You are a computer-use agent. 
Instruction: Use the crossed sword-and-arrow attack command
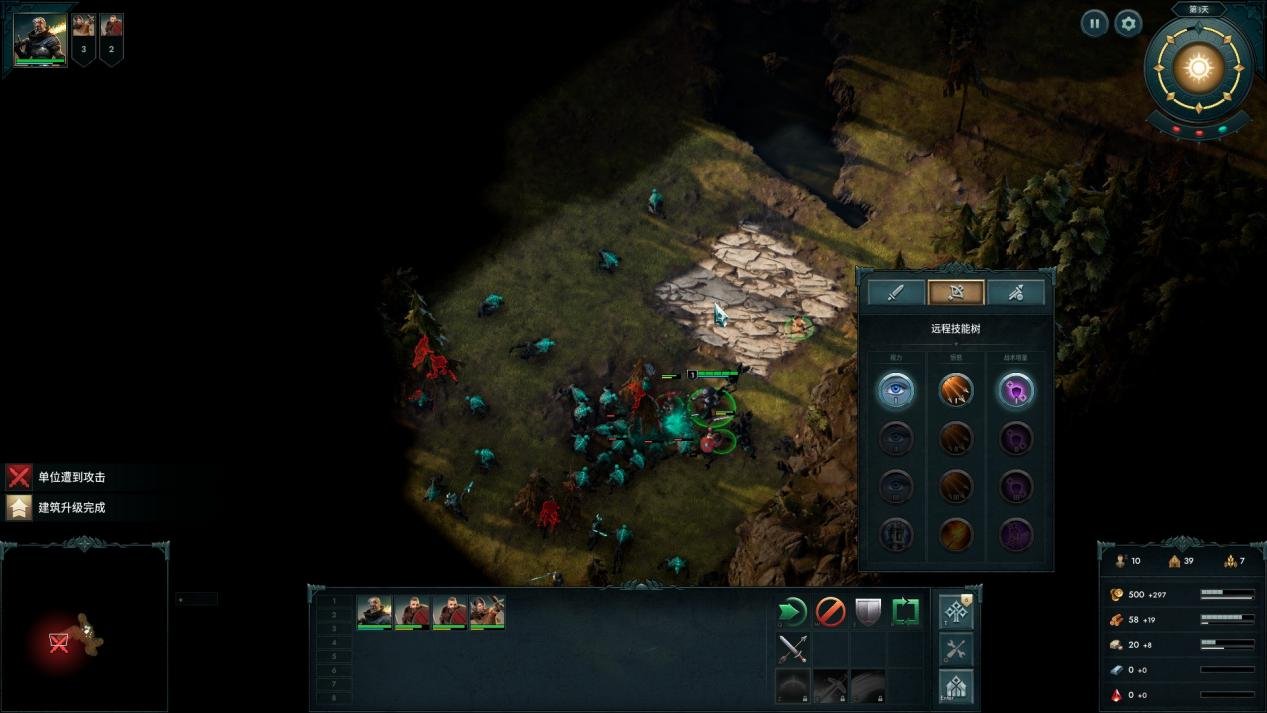[793, 649]
